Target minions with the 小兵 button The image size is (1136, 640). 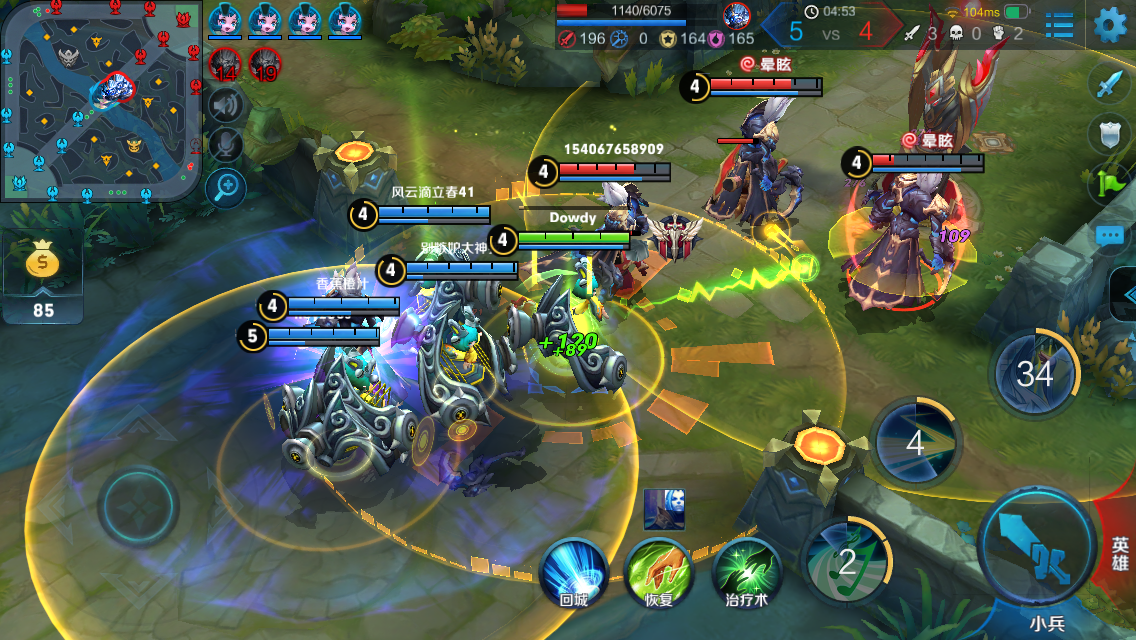(1047, 622)
